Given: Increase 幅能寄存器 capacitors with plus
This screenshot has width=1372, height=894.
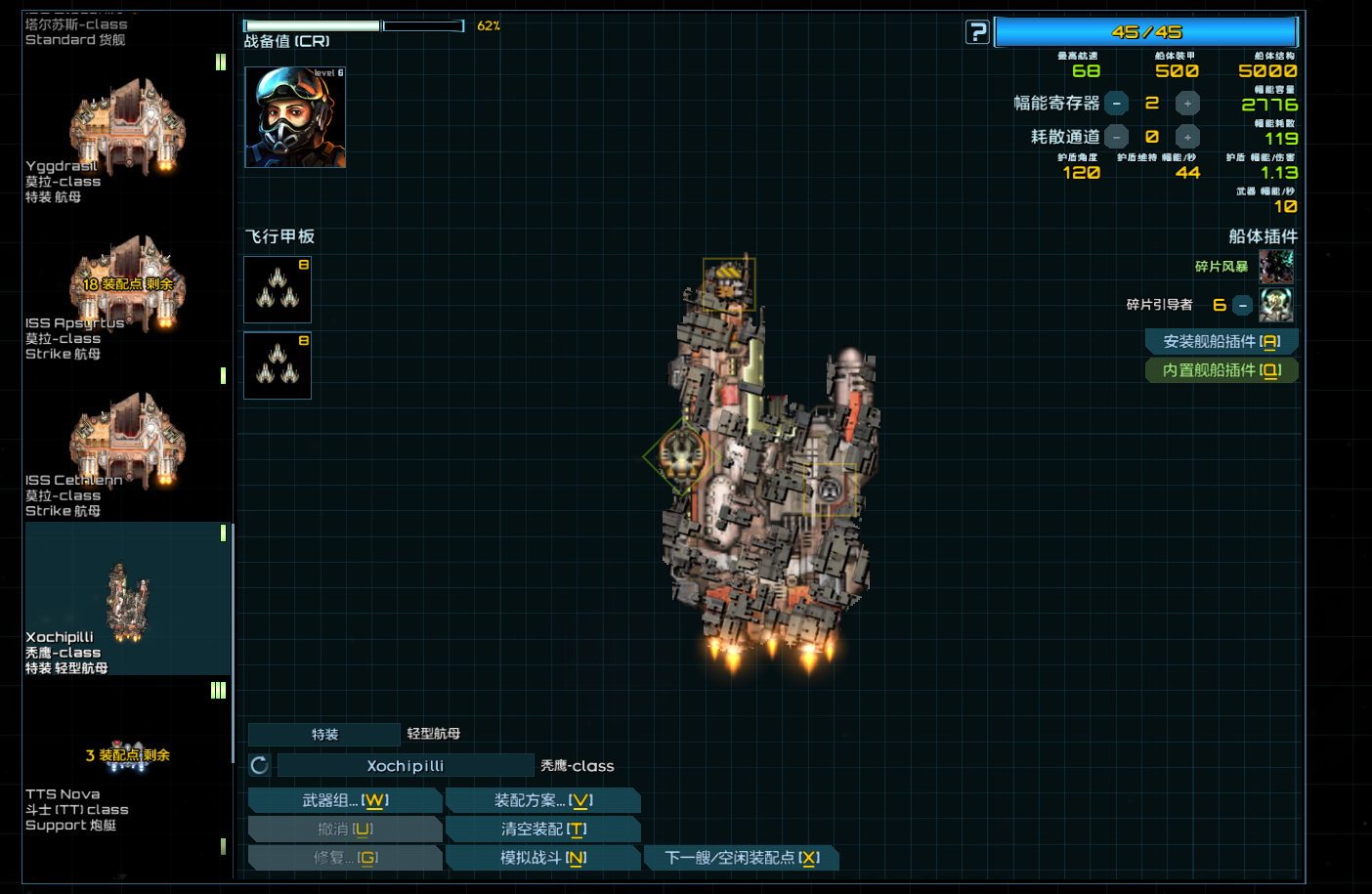Looking at the screenshot, I should tap(1187, 104).
